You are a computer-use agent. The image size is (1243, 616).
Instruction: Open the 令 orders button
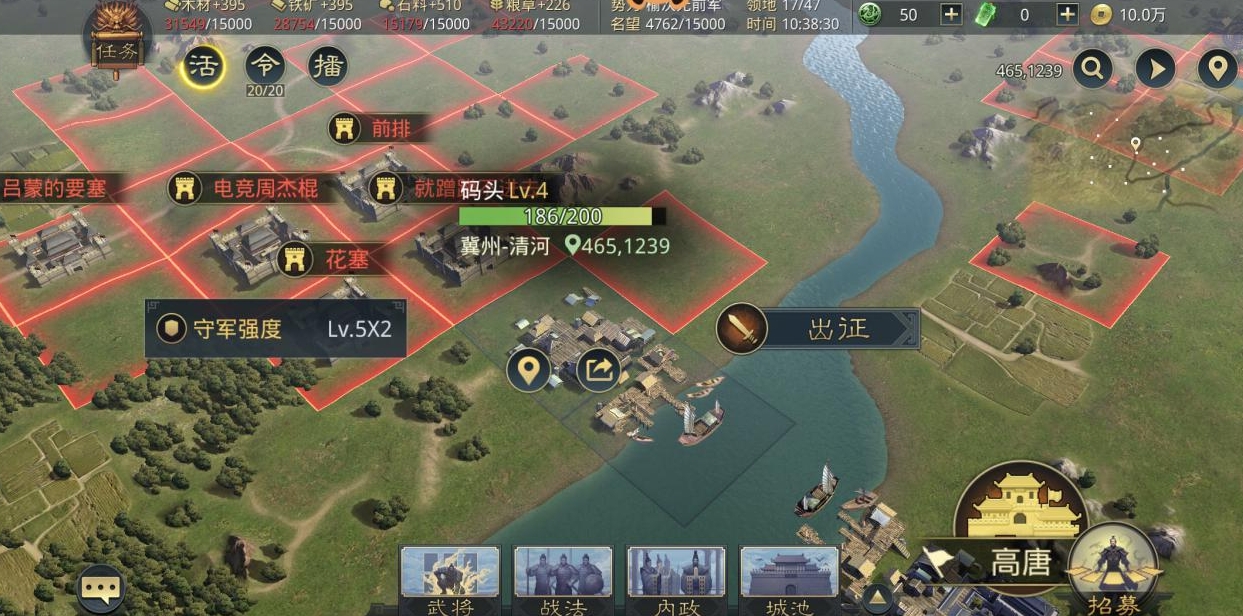[x=265, y=67]
